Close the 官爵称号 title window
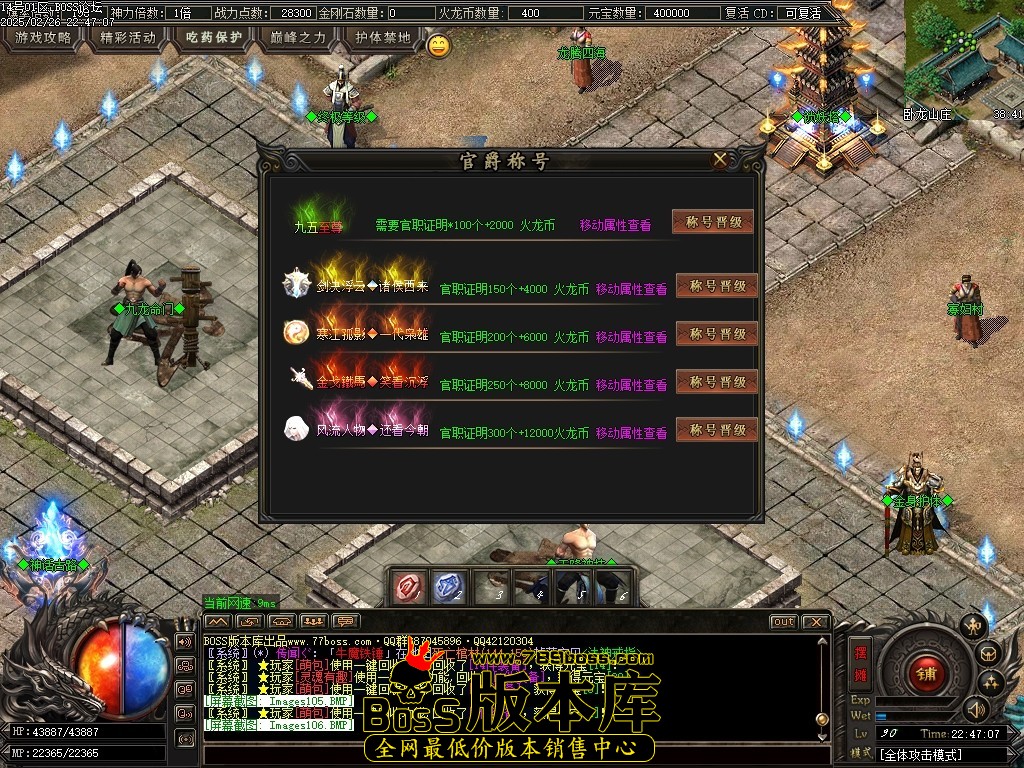Screen dimensions: 1024x768 coord(720,160)
